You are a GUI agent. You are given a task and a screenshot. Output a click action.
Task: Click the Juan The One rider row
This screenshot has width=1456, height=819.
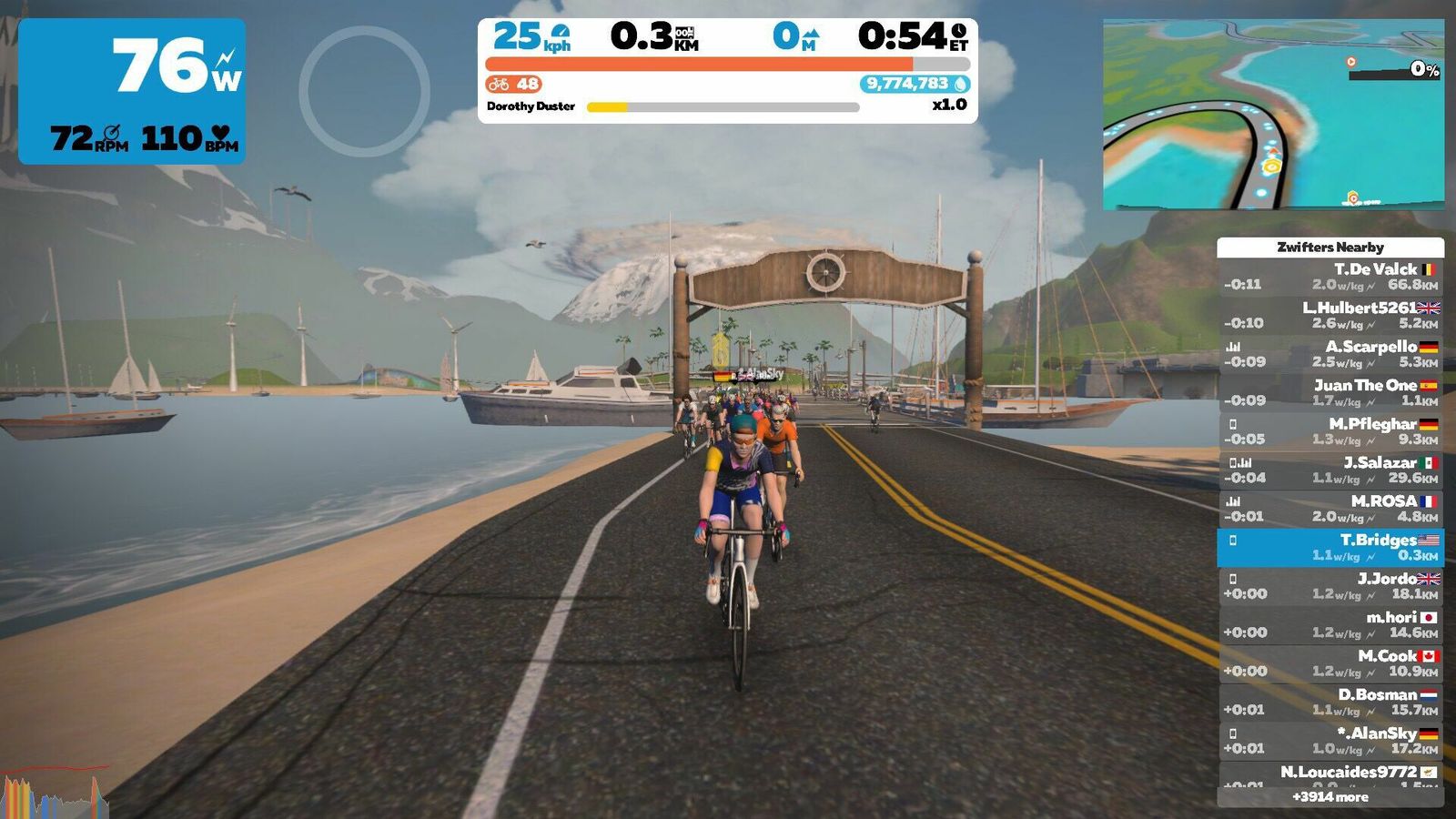(1330, 392)
